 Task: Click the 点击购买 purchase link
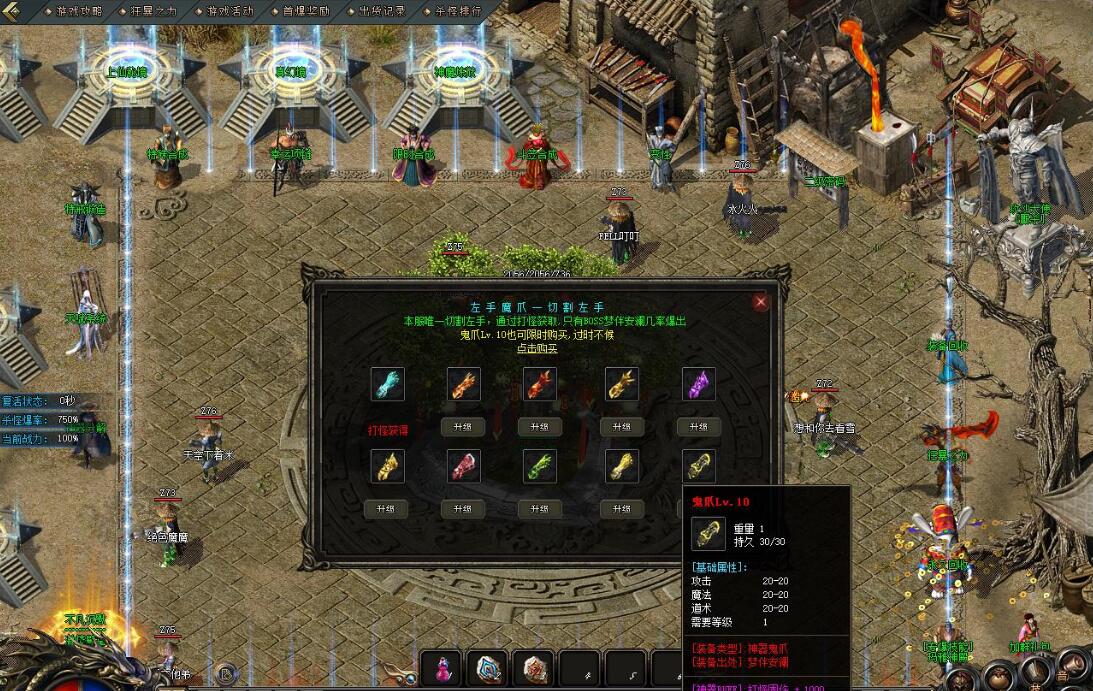(x=538, y=349)
